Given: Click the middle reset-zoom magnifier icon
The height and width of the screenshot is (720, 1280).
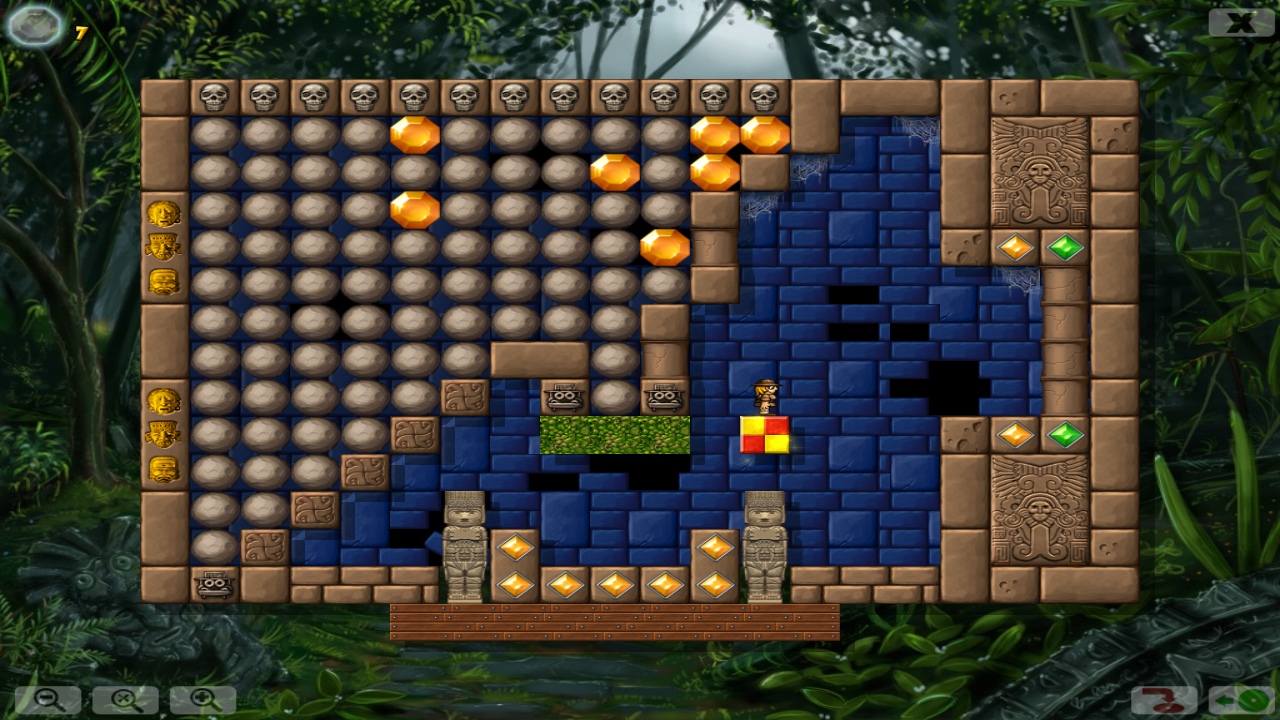Looking at the screenshot, I should (124, 701).
